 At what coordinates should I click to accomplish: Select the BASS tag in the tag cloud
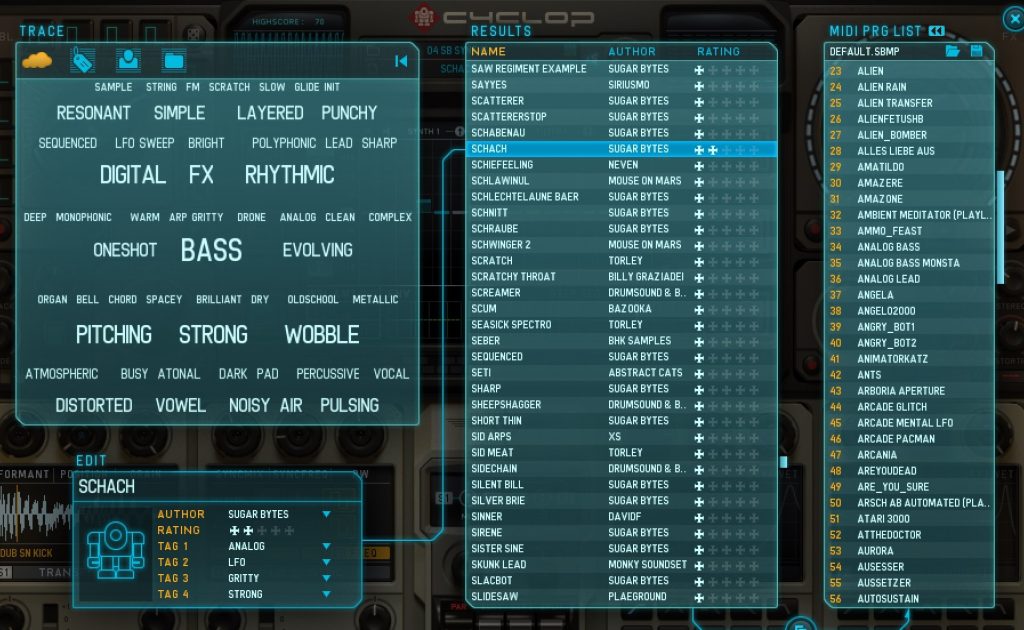[x=211, y=250]
